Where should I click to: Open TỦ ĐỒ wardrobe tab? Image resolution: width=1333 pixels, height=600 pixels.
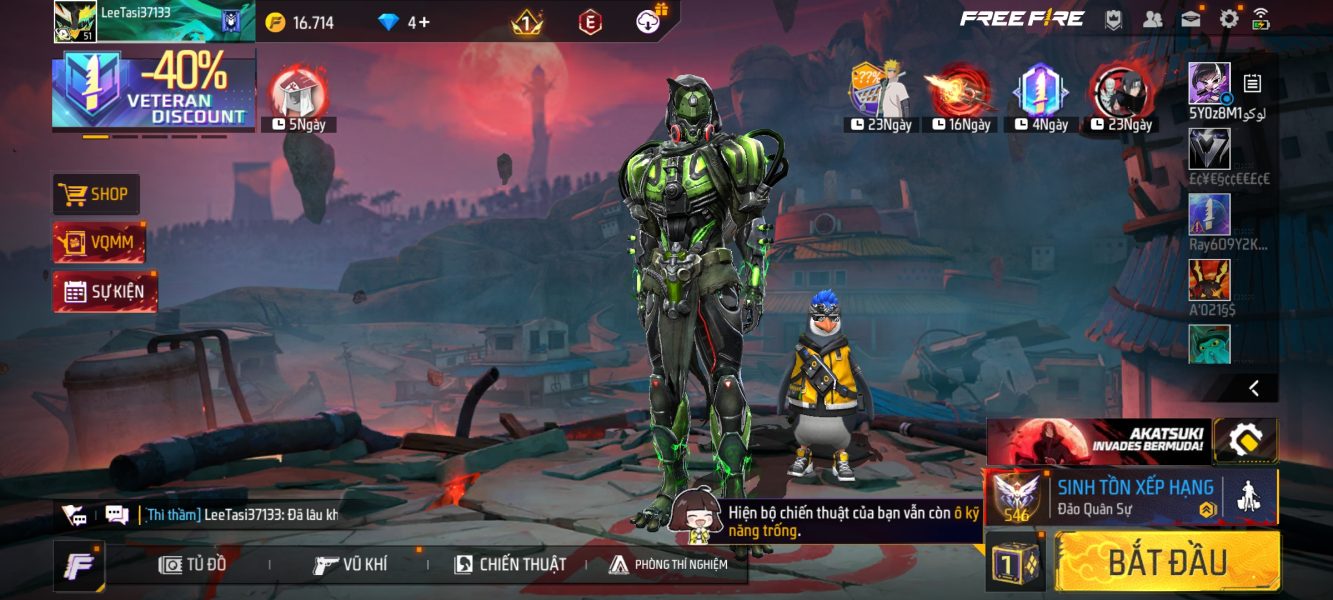tap(193, 564)
